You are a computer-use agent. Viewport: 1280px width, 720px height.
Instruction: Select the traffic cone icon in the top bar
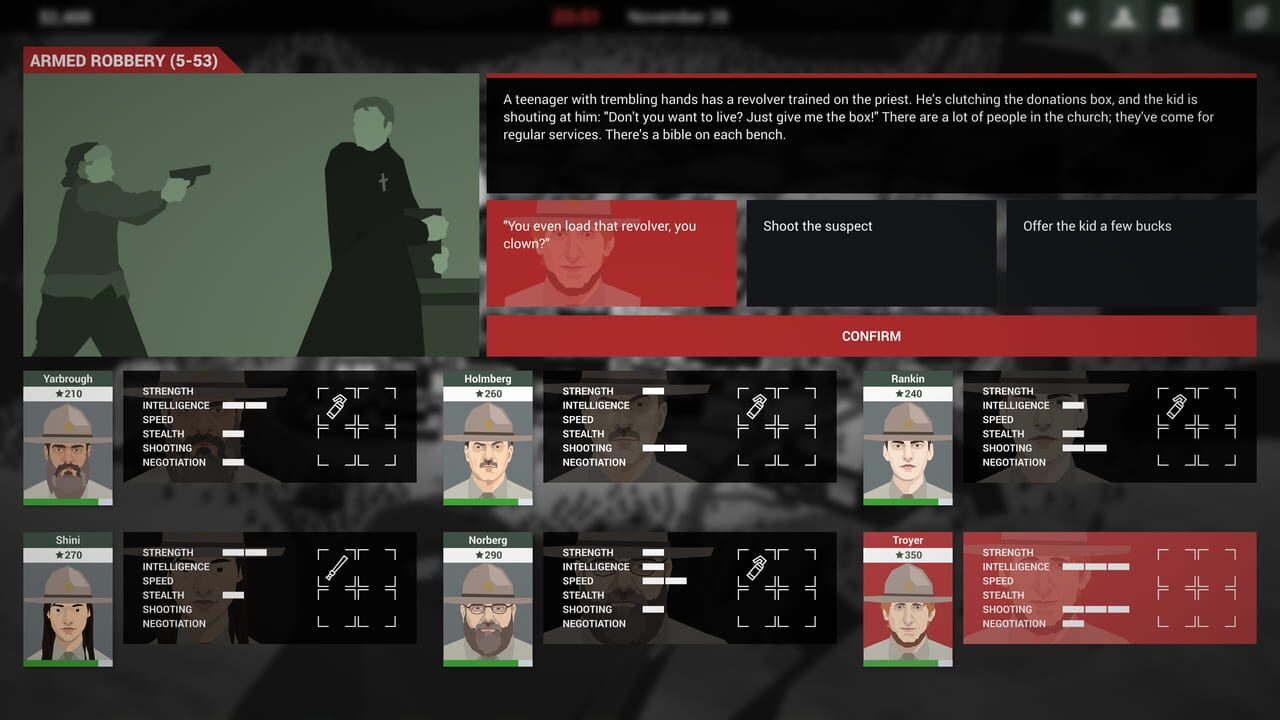click(1122, 16)
